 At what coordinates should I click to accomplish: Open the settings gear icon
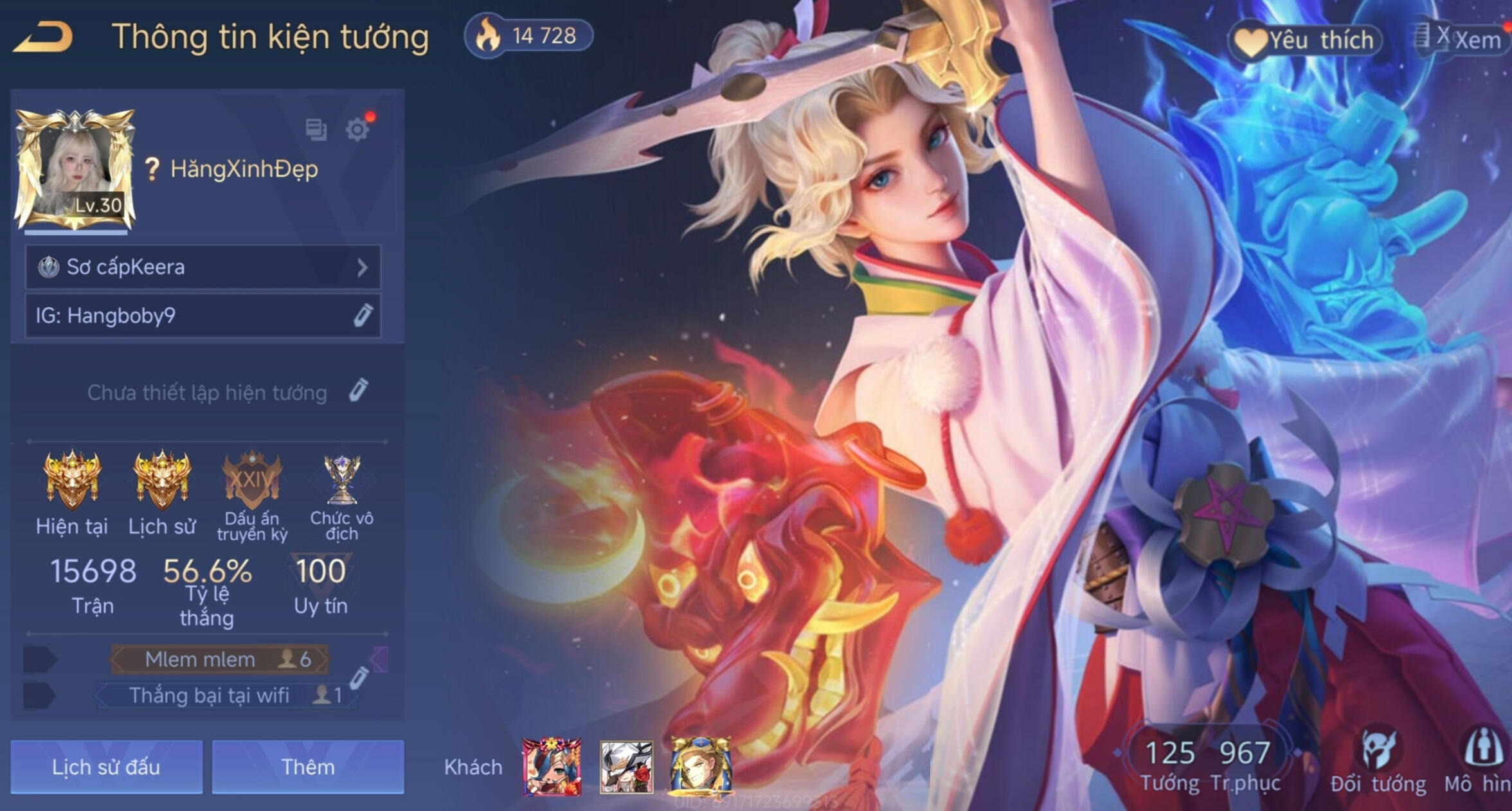357,130
